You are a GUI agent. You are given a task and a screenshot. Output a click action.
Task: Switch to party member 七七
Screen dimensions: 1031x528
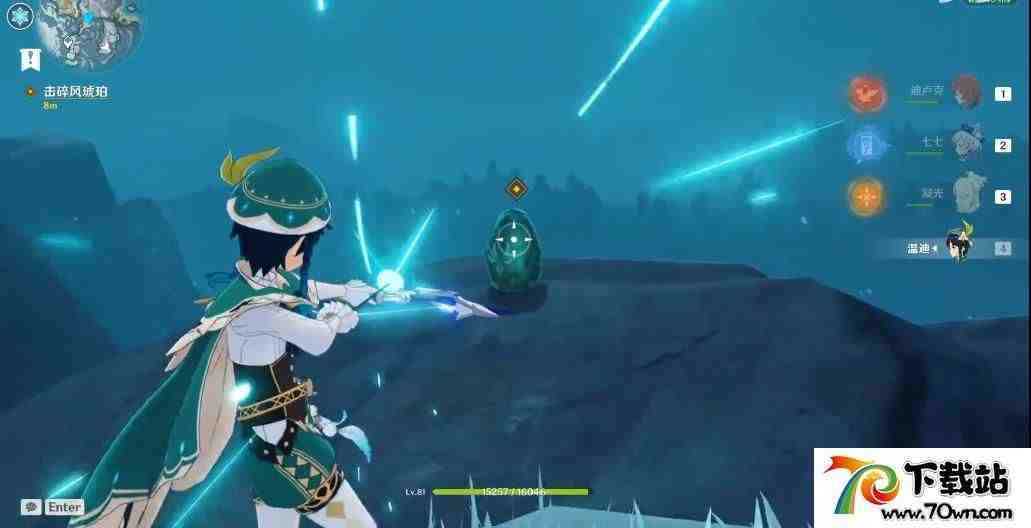pyautogui.click(x=967, y=144)
